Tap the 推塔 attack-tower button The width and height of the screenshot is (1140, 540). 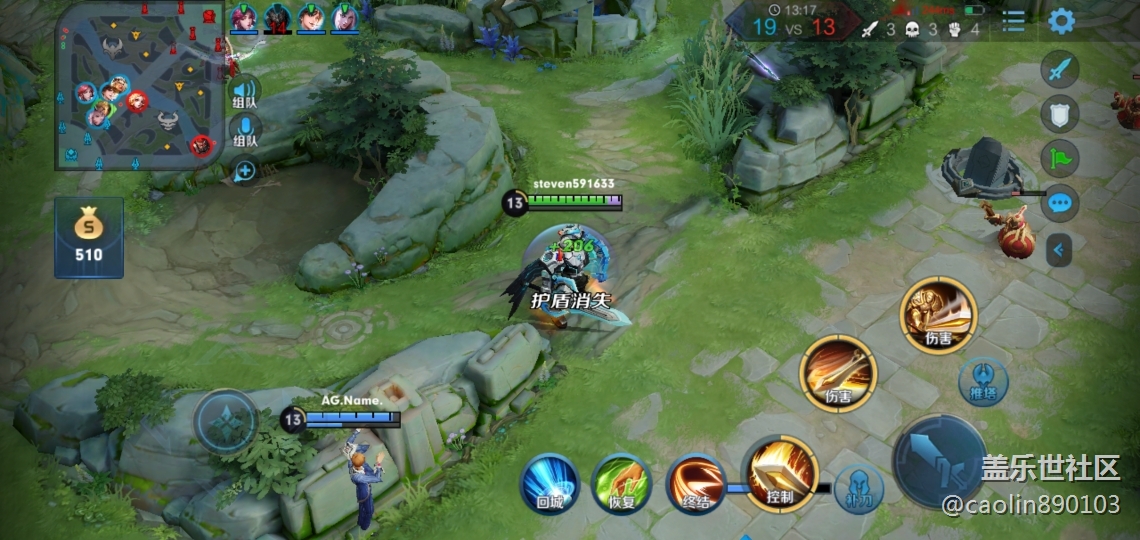click(983, 382)
